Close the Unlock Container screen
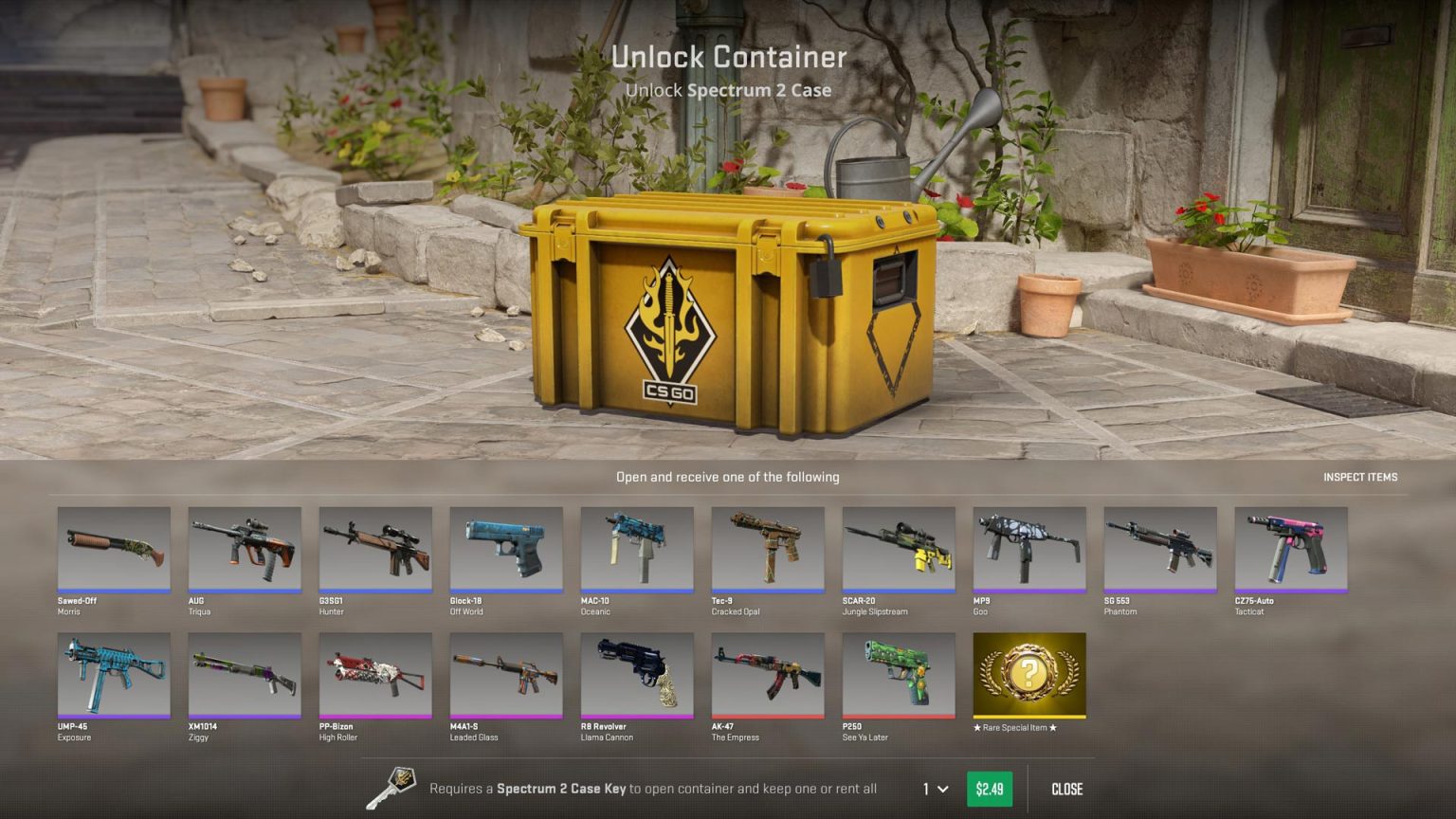 click(x=1068, y=788)
